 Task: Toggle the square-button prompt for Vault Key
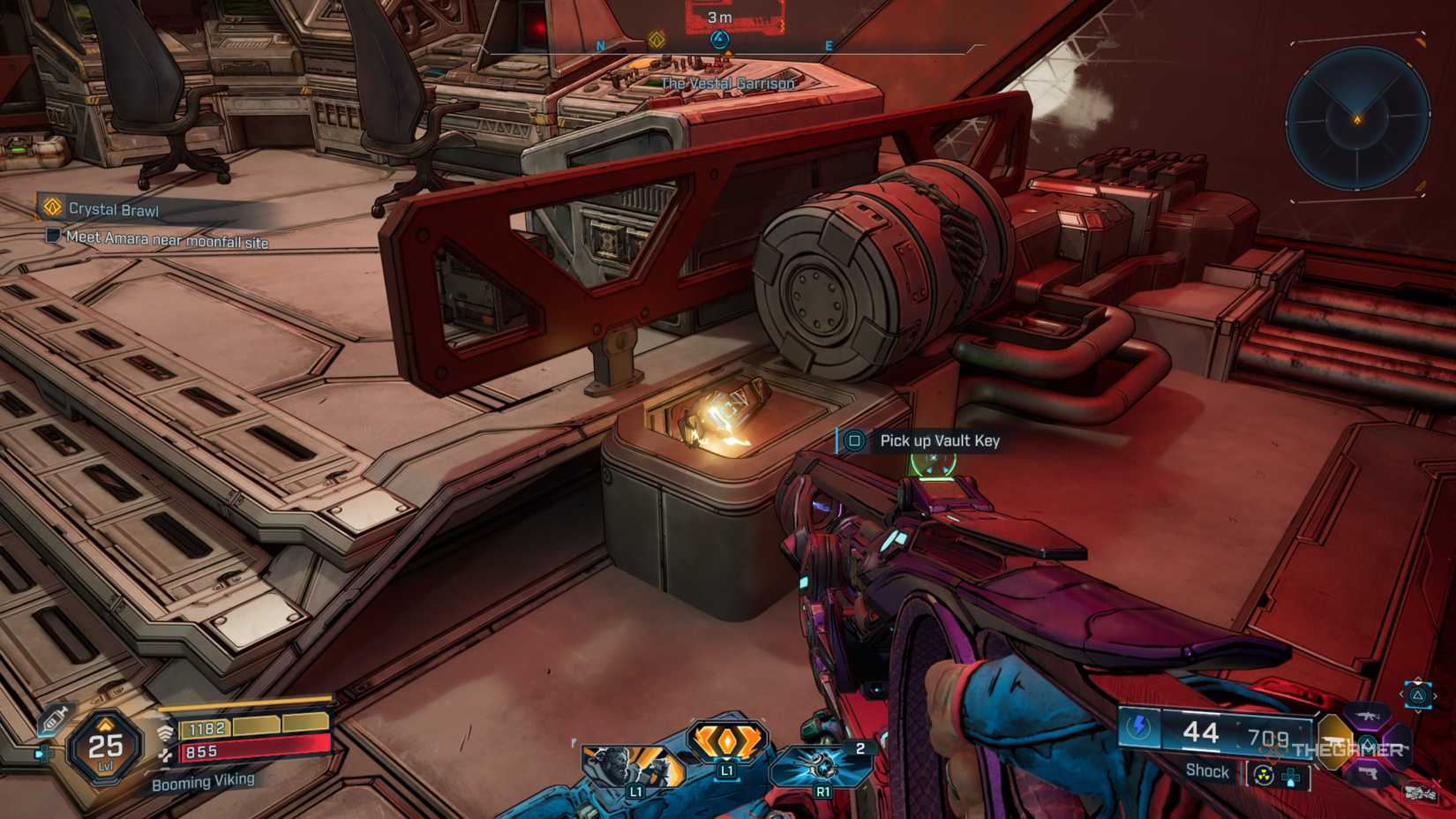click(x=854, y=441)
